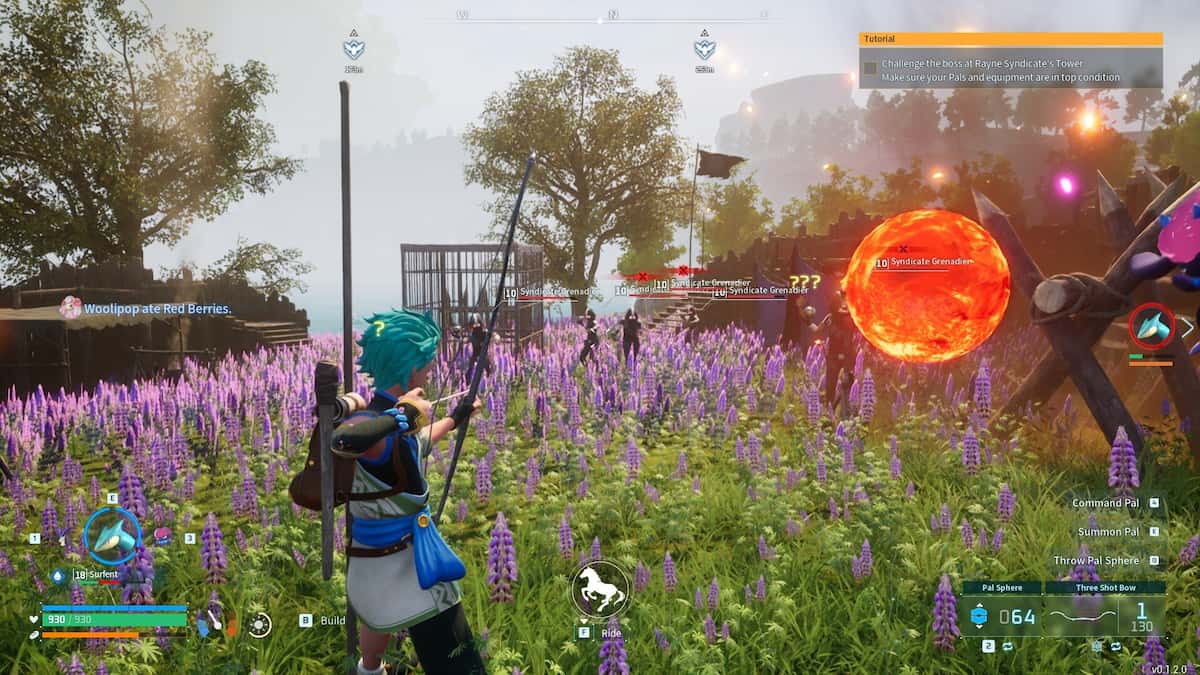Select the Surfent pal portrait circle
1200x675 pixels.
tap(112, 536)
